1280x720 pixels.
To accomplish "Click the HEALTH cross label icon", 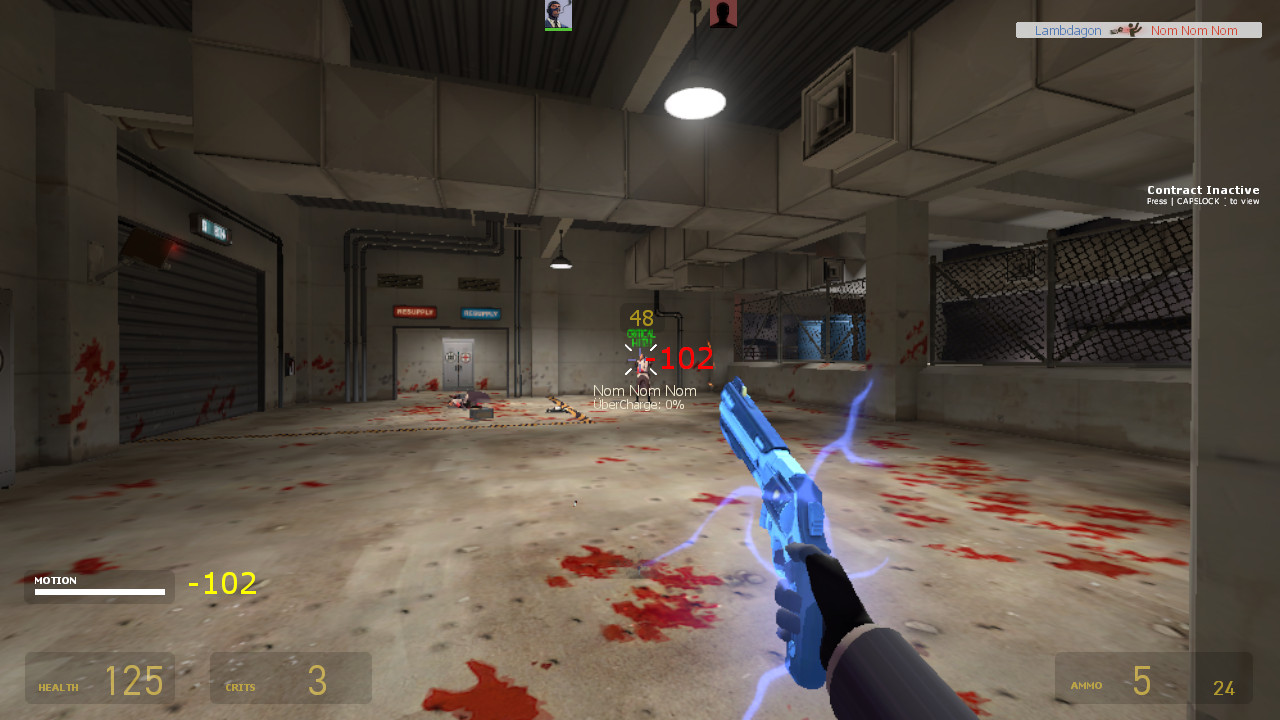I will click(x=58, y=687).
